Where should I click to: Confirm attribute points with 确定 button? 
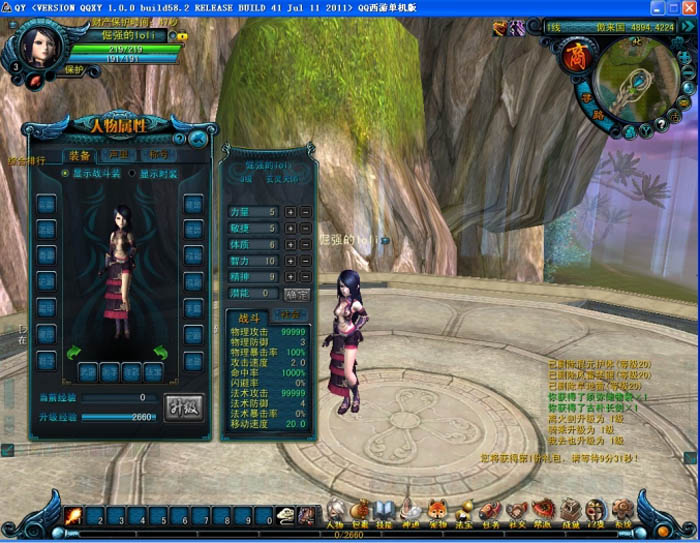pyautogui.click(x=297, y=294)
